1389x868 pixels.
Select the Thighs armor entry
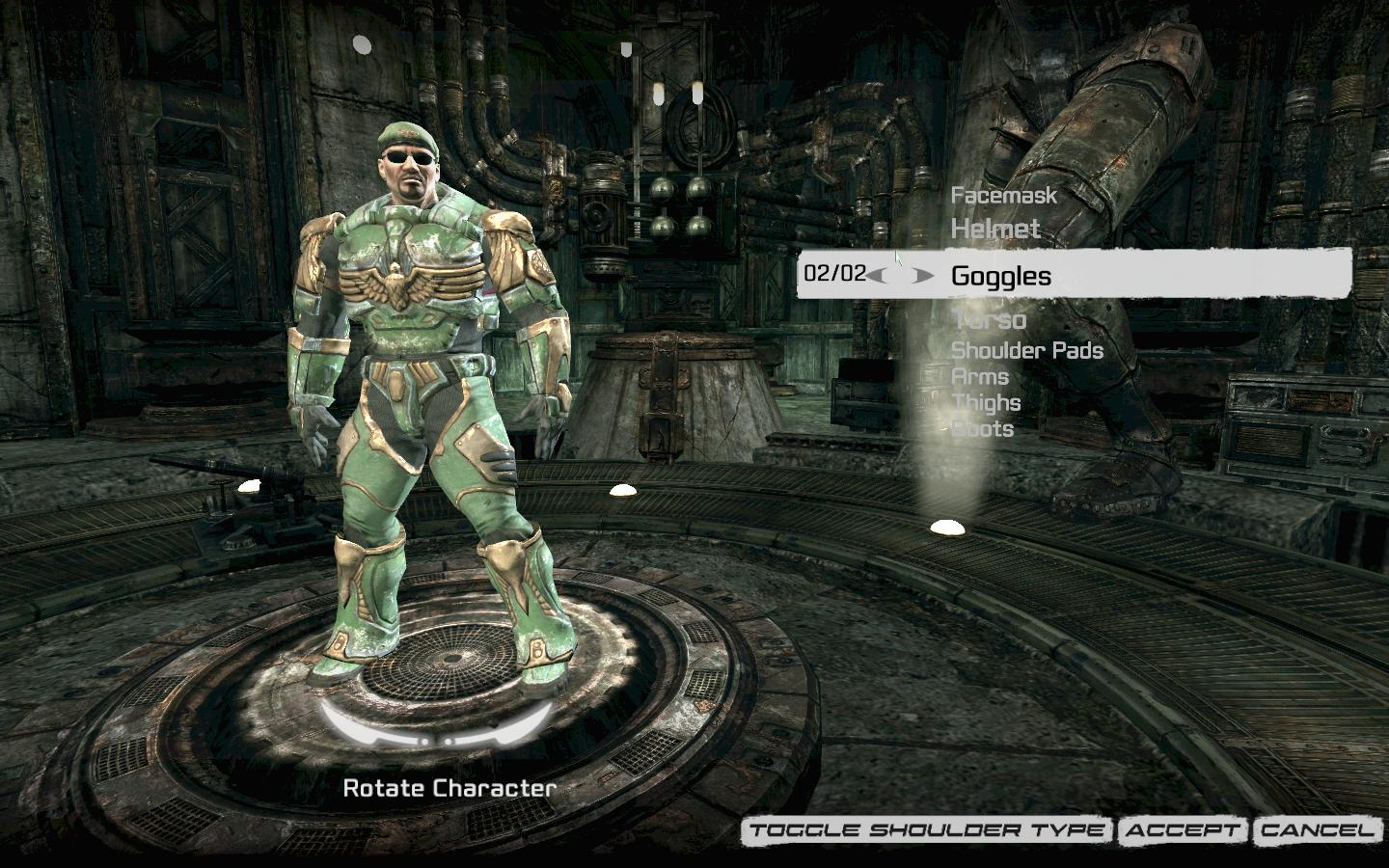pyautogui.click(x=986, y=403)
